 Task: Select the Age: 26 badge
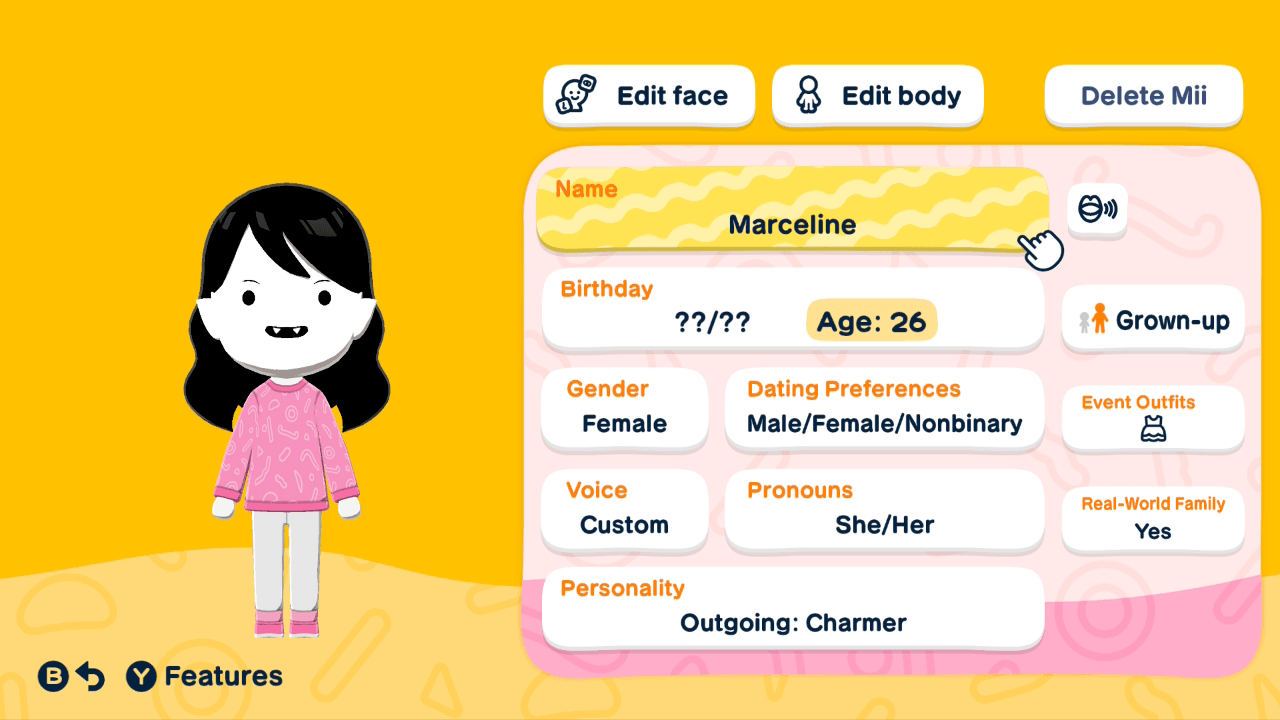pyautogui.click(x=870, y=320)
